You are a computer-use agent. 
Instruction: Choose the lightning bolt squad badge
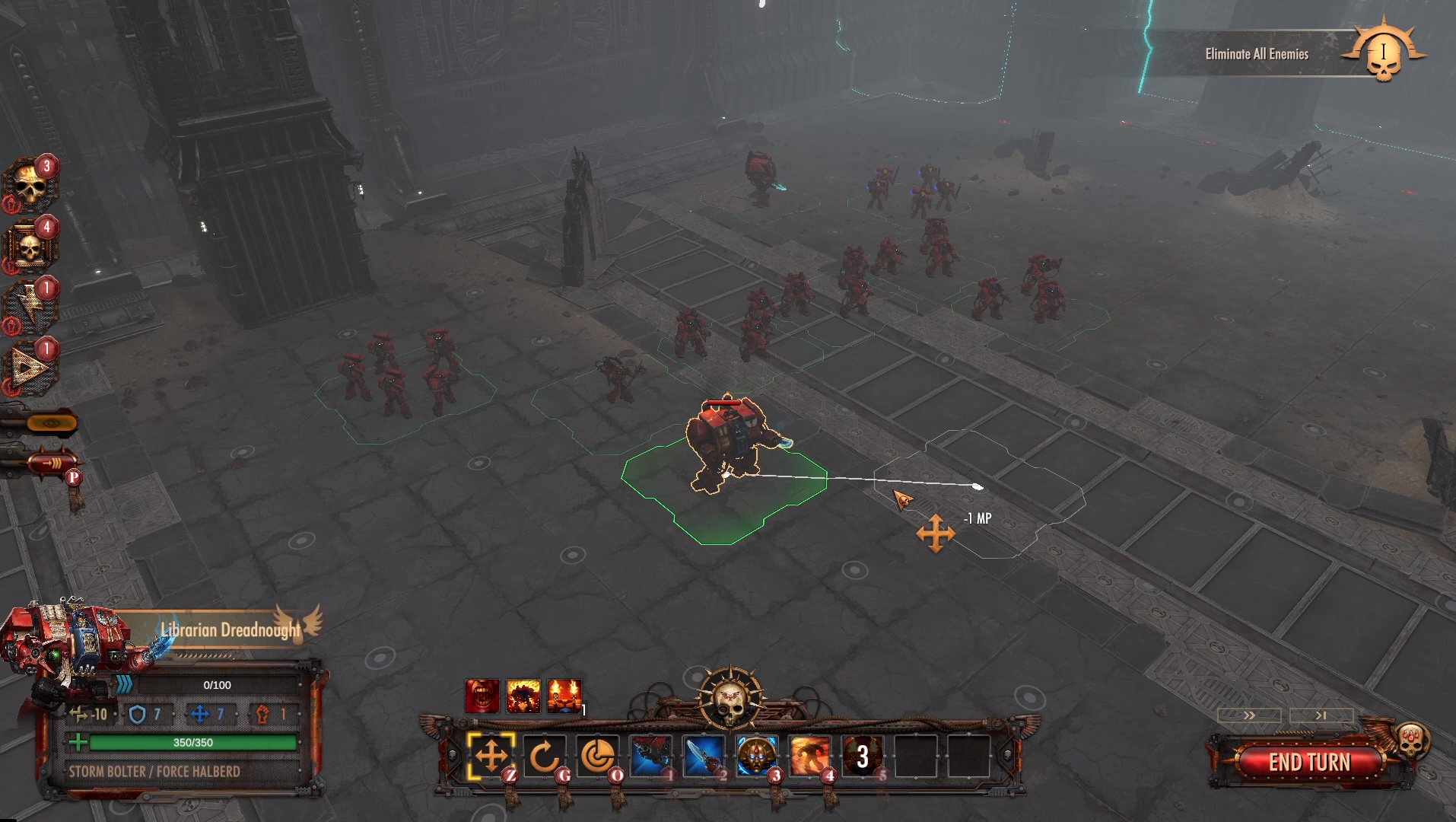(30, 307)
